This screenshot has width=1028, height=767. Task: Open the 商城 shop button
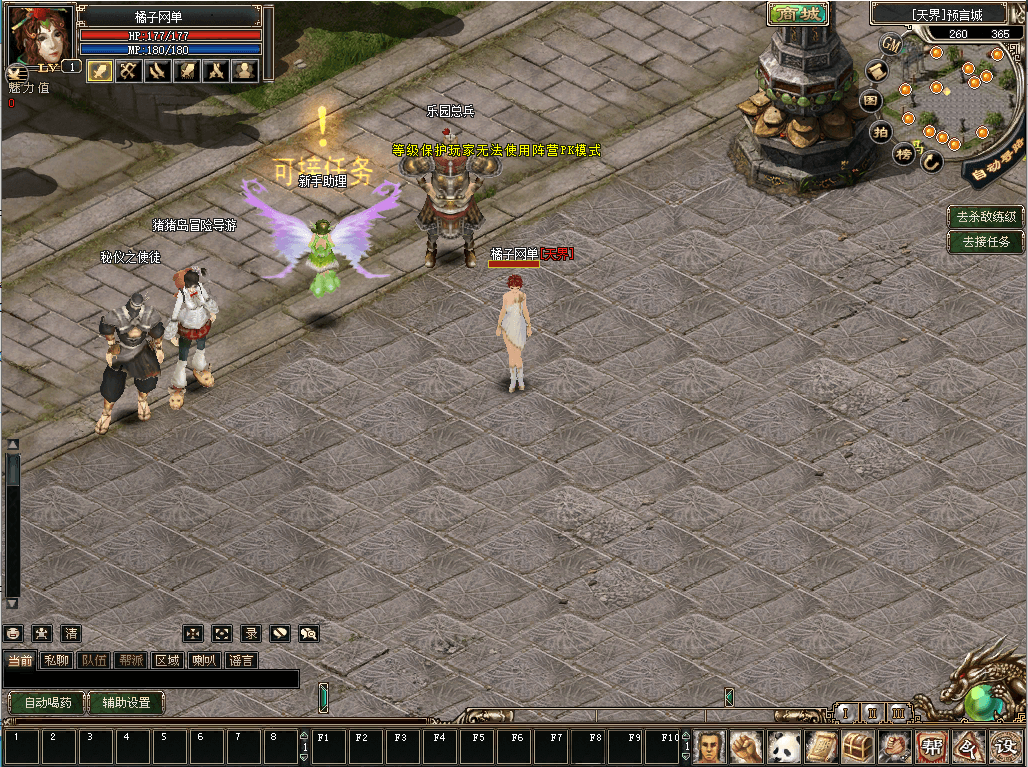pyautogui.click(x=798, y=14)
